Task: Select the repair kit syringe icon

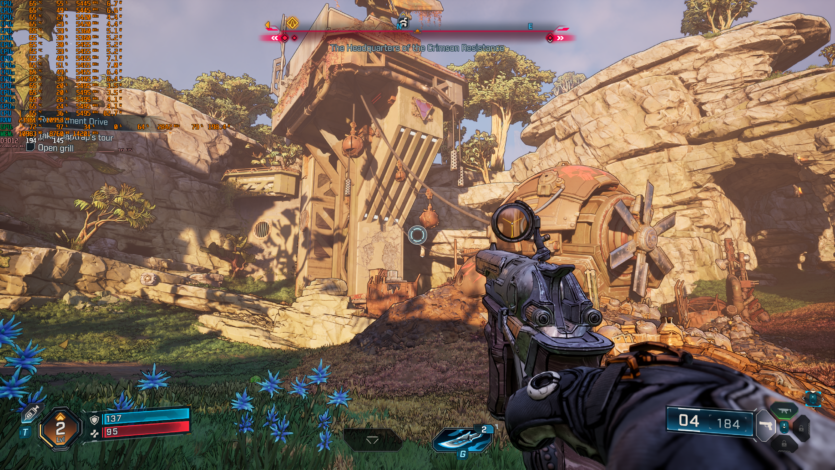Action: (x=30, y=413)
